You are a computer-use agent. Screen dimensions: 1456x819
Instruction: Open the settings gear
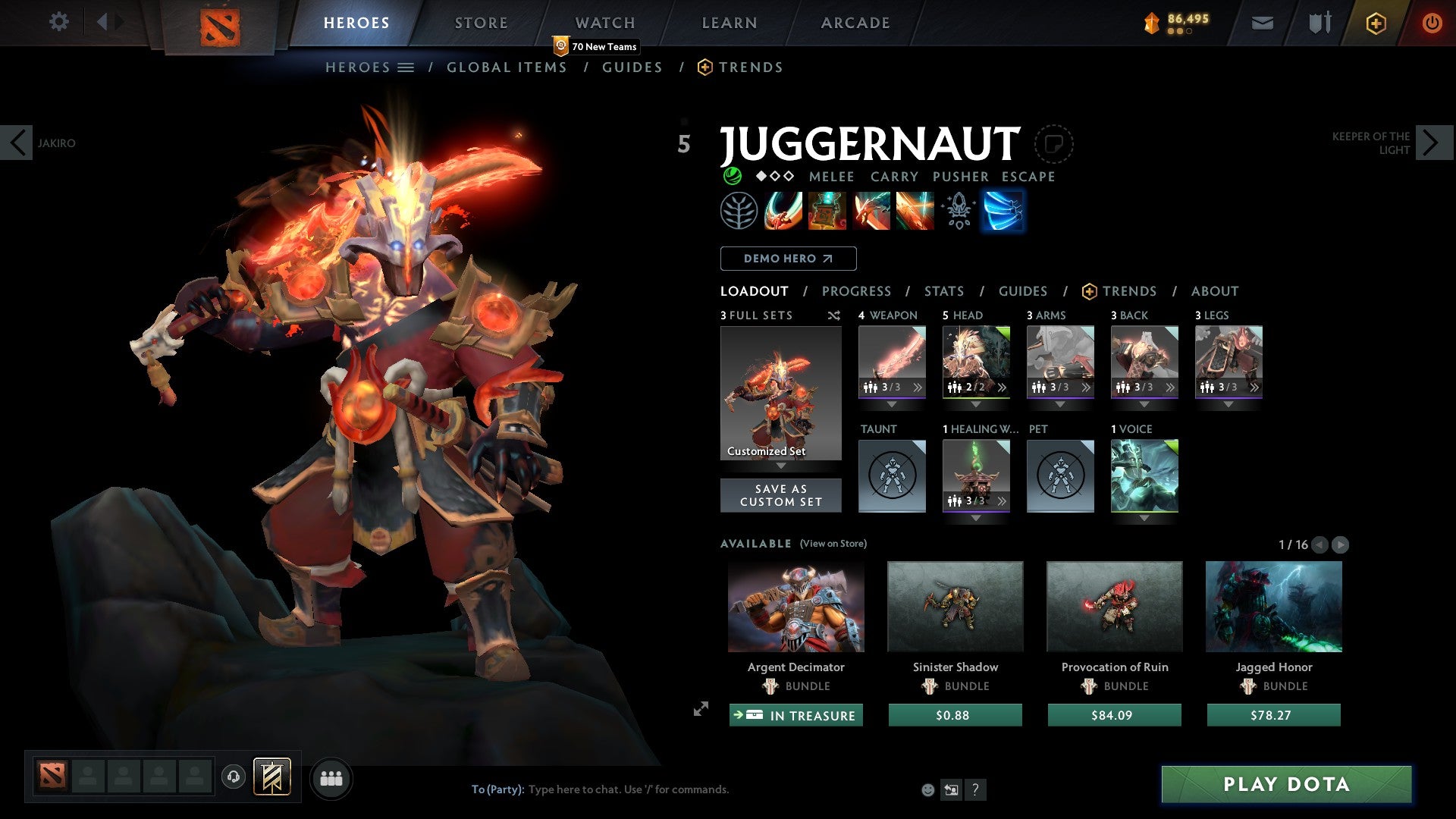[59, 22]
